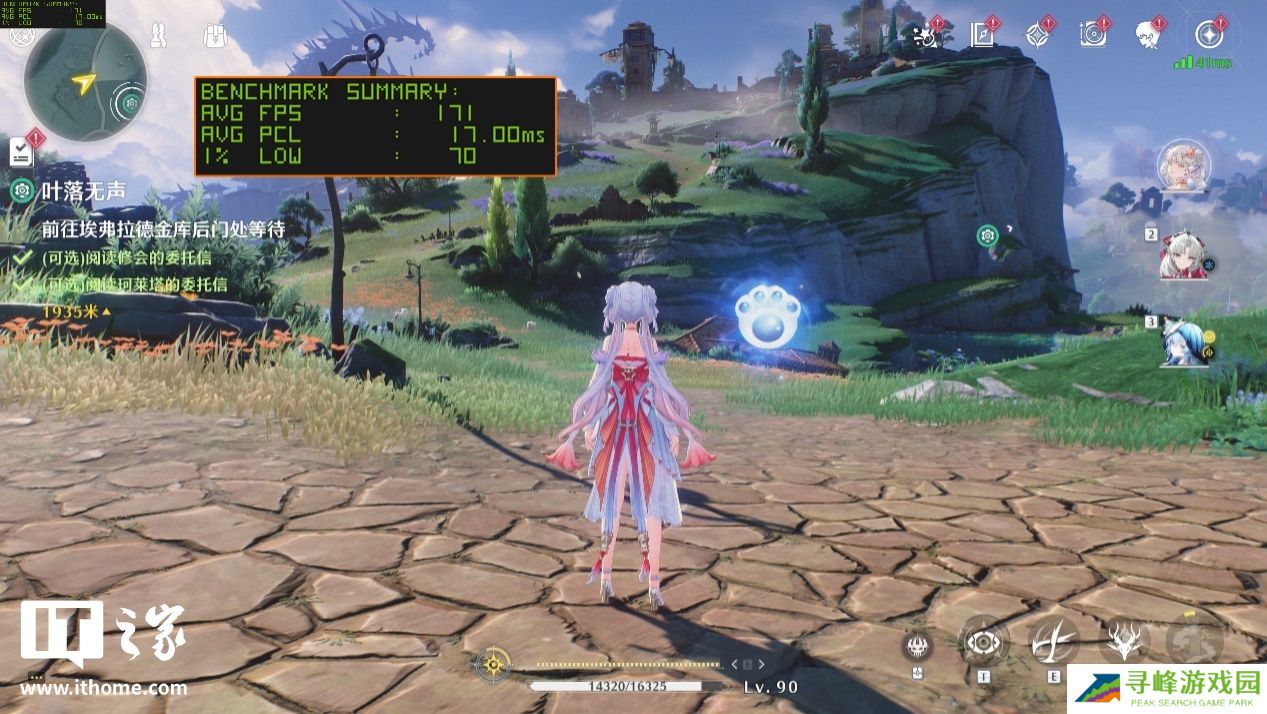Select the top party member portrait
This screenshot has height=714, width=1267.
[x=1184, y=166]
